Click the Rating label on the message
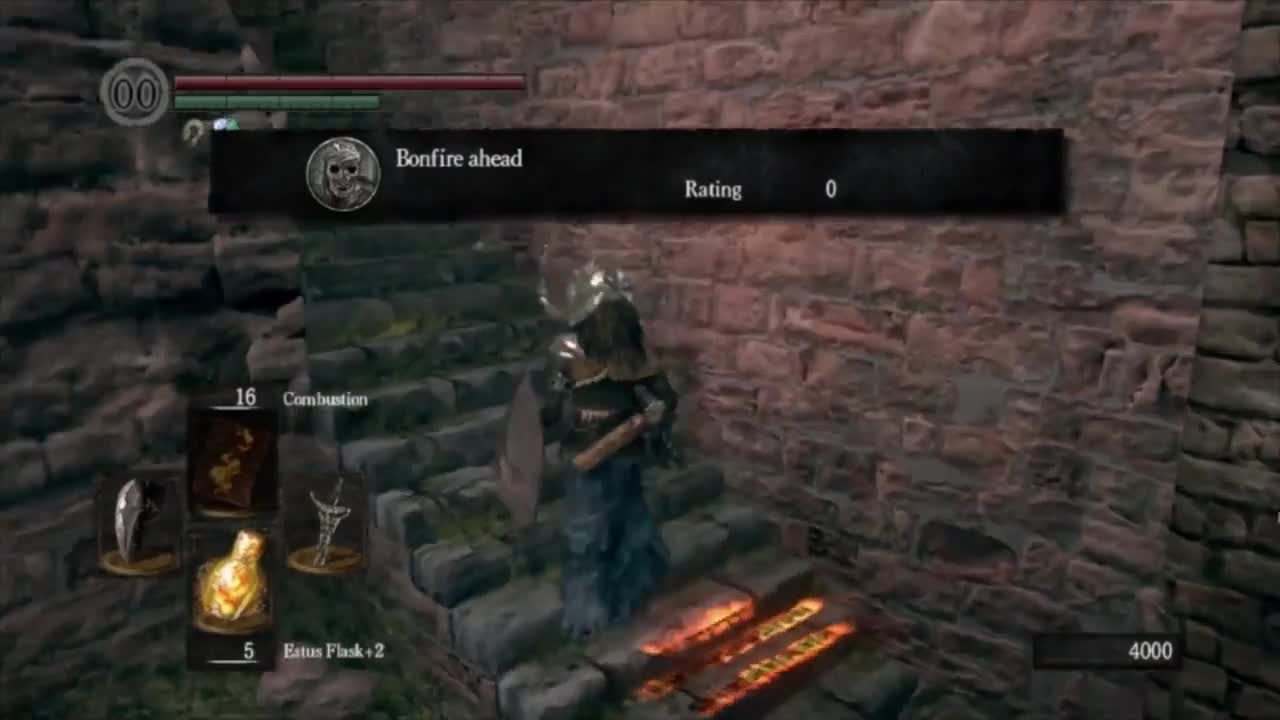 point(712,190)
